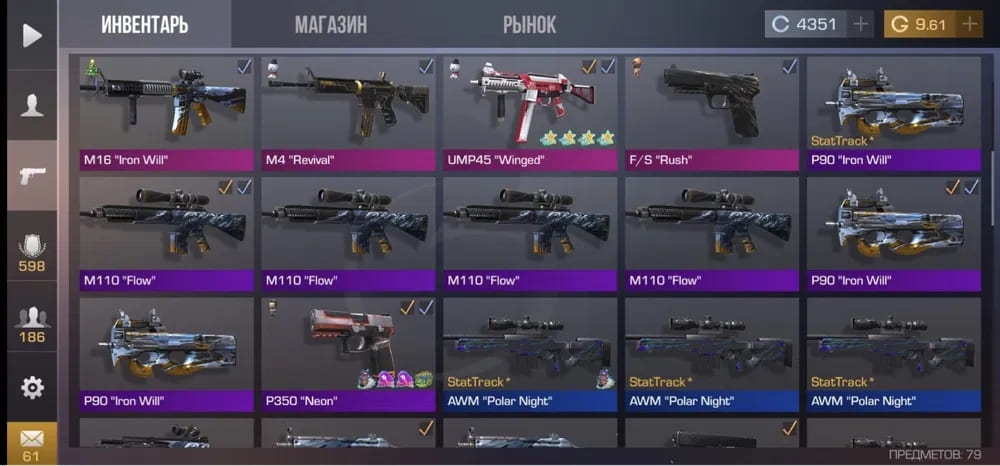
Task: Add silver coins with the plus button
Action: [860, 24]
